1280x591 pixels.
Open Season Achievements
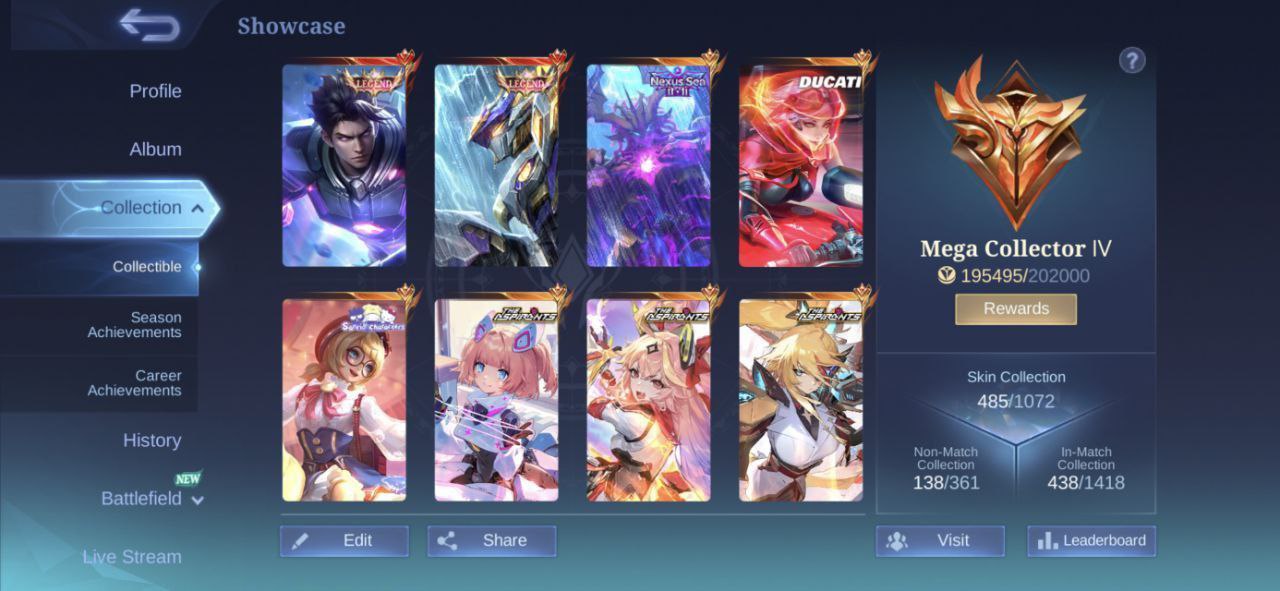pyautogui.click(x=135, y=325)
